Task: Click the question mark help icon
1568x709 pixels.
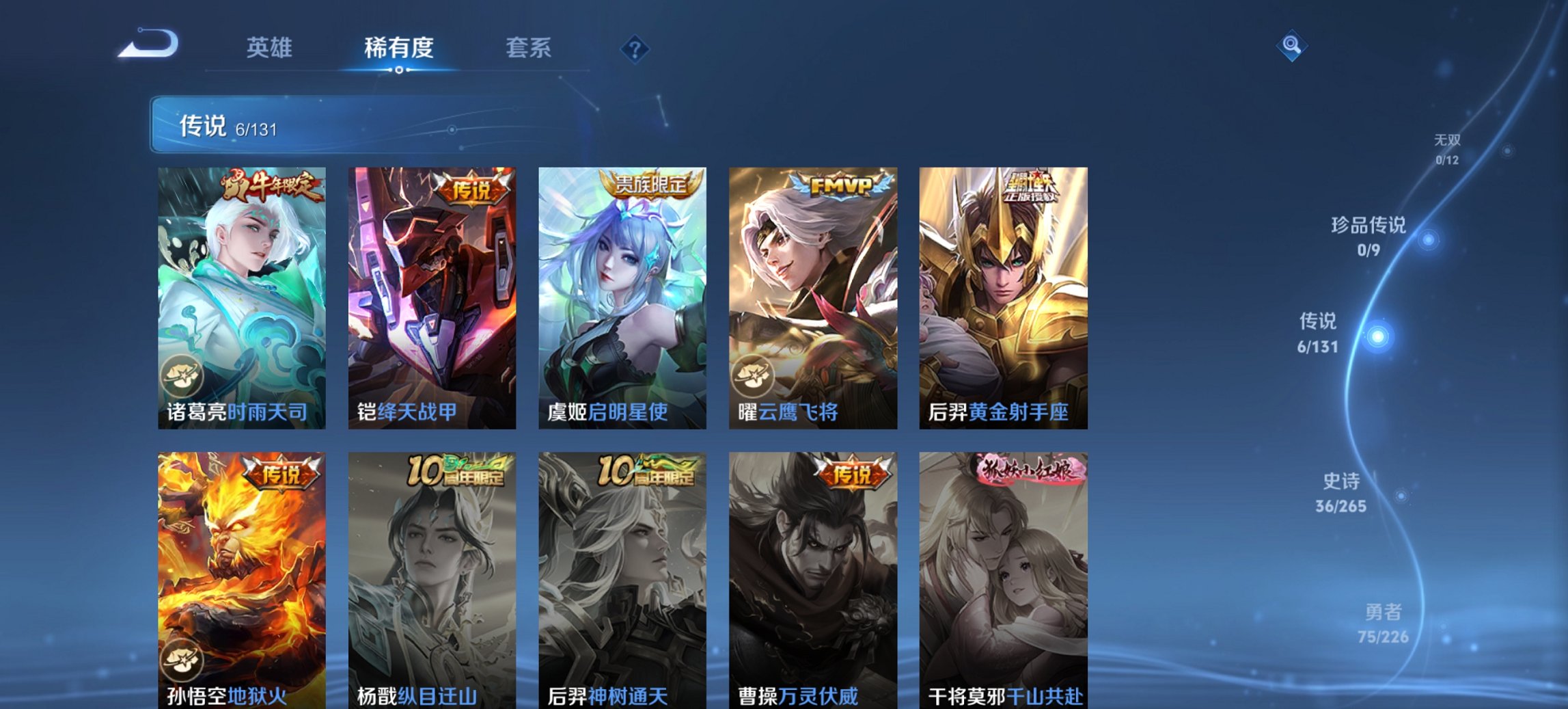Action: 634,47
